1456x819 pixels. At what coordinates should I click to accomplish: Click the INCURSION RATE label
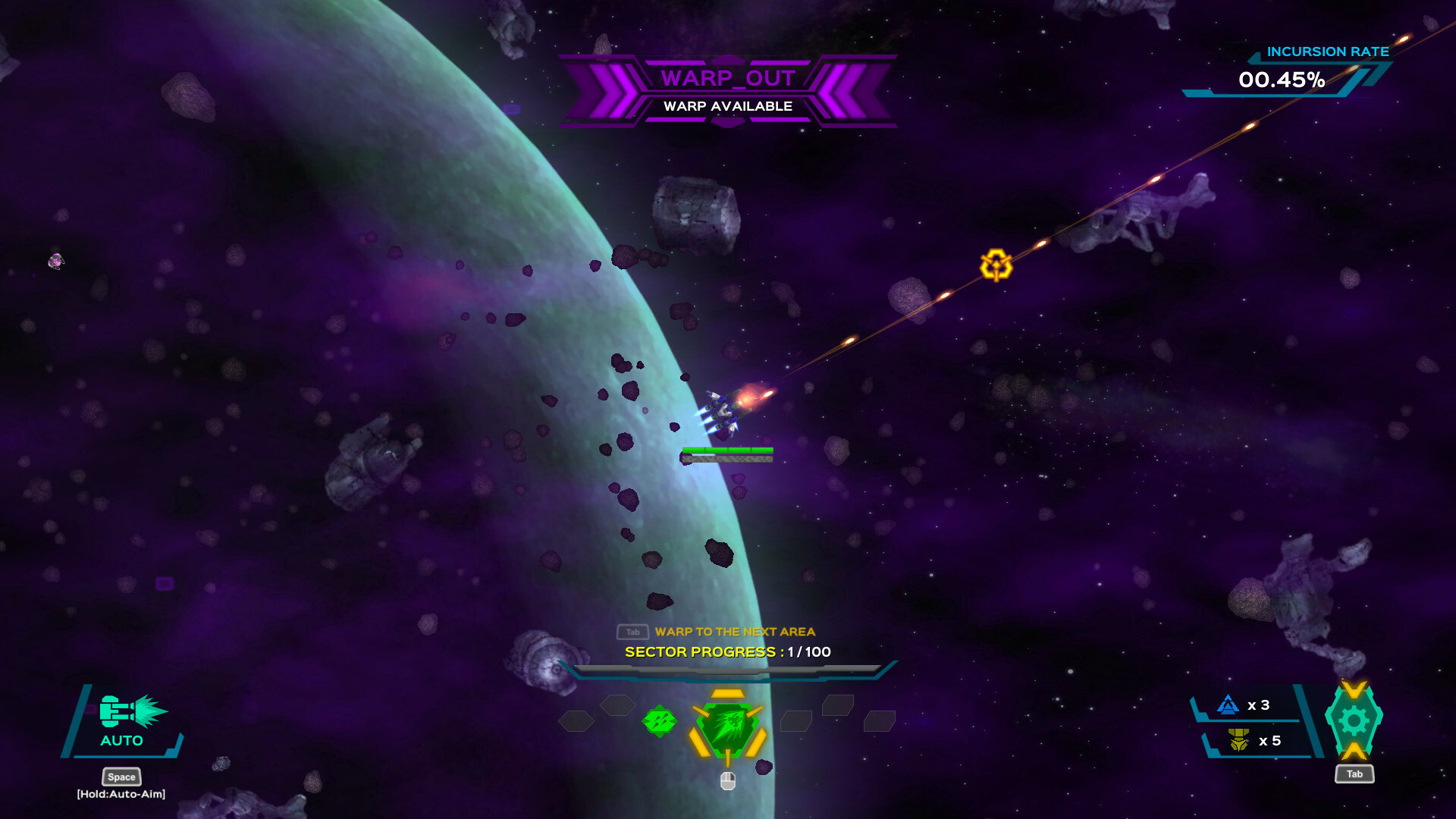tap(1329, 52)
